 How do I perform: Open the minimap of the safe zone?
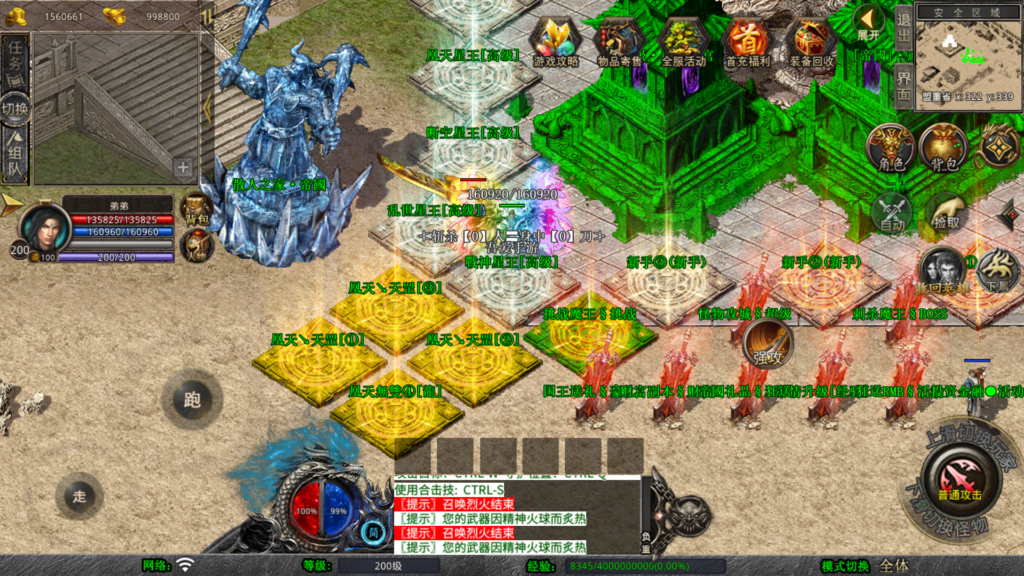tap(967, 55)
